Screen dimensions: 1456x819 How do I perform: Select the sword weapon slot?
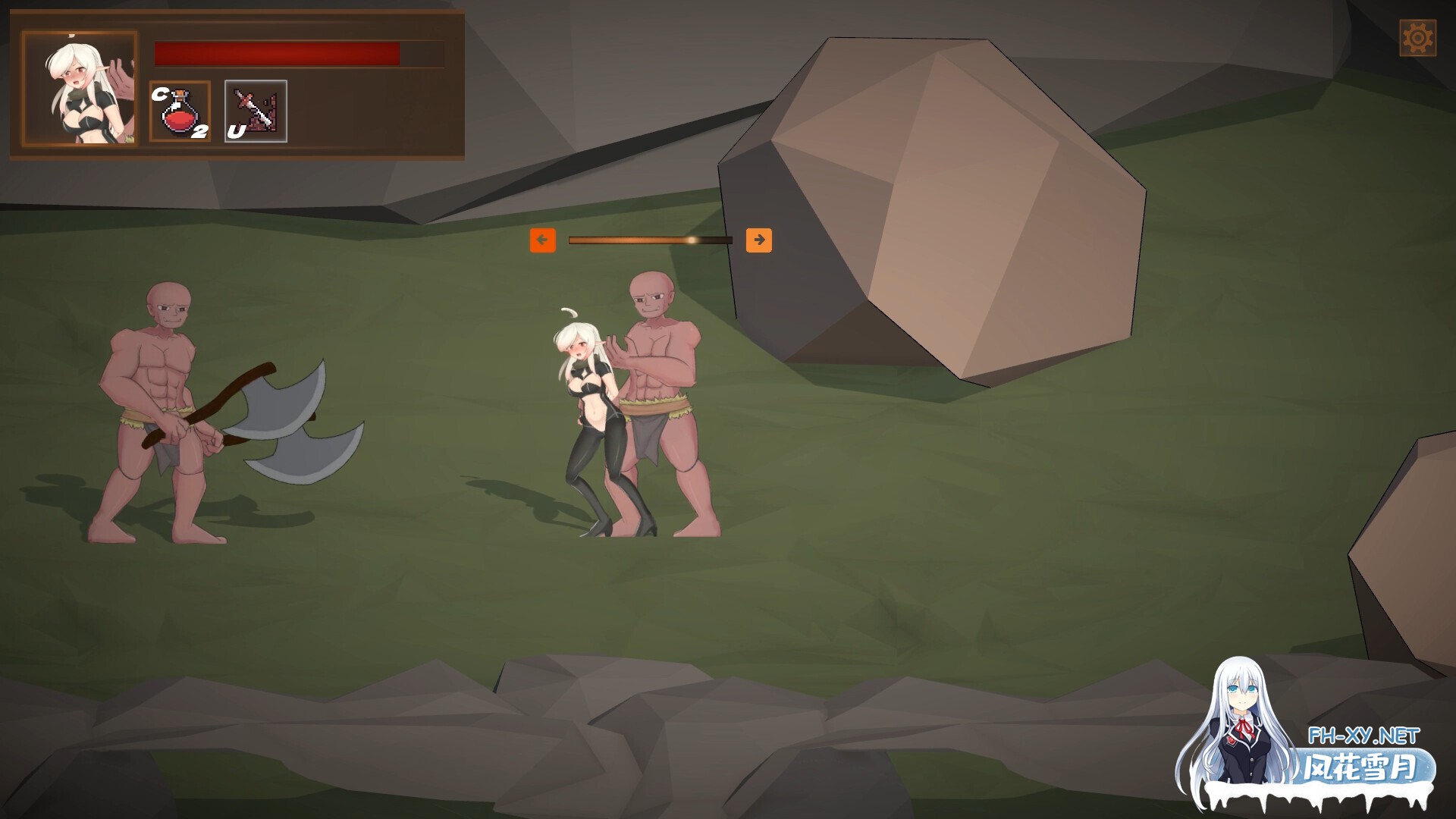click(256, 111)
